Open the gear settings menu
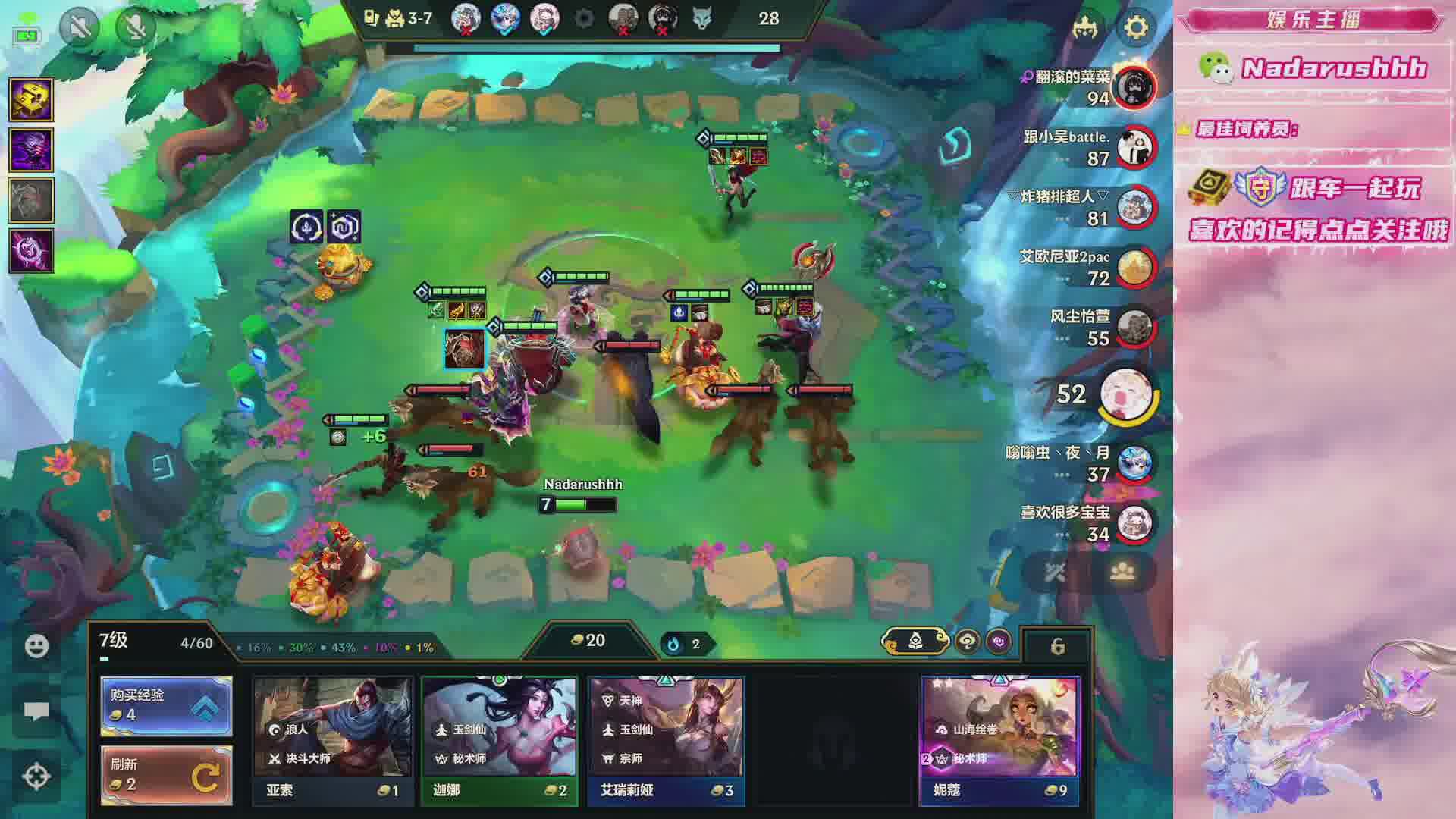 1135,28
